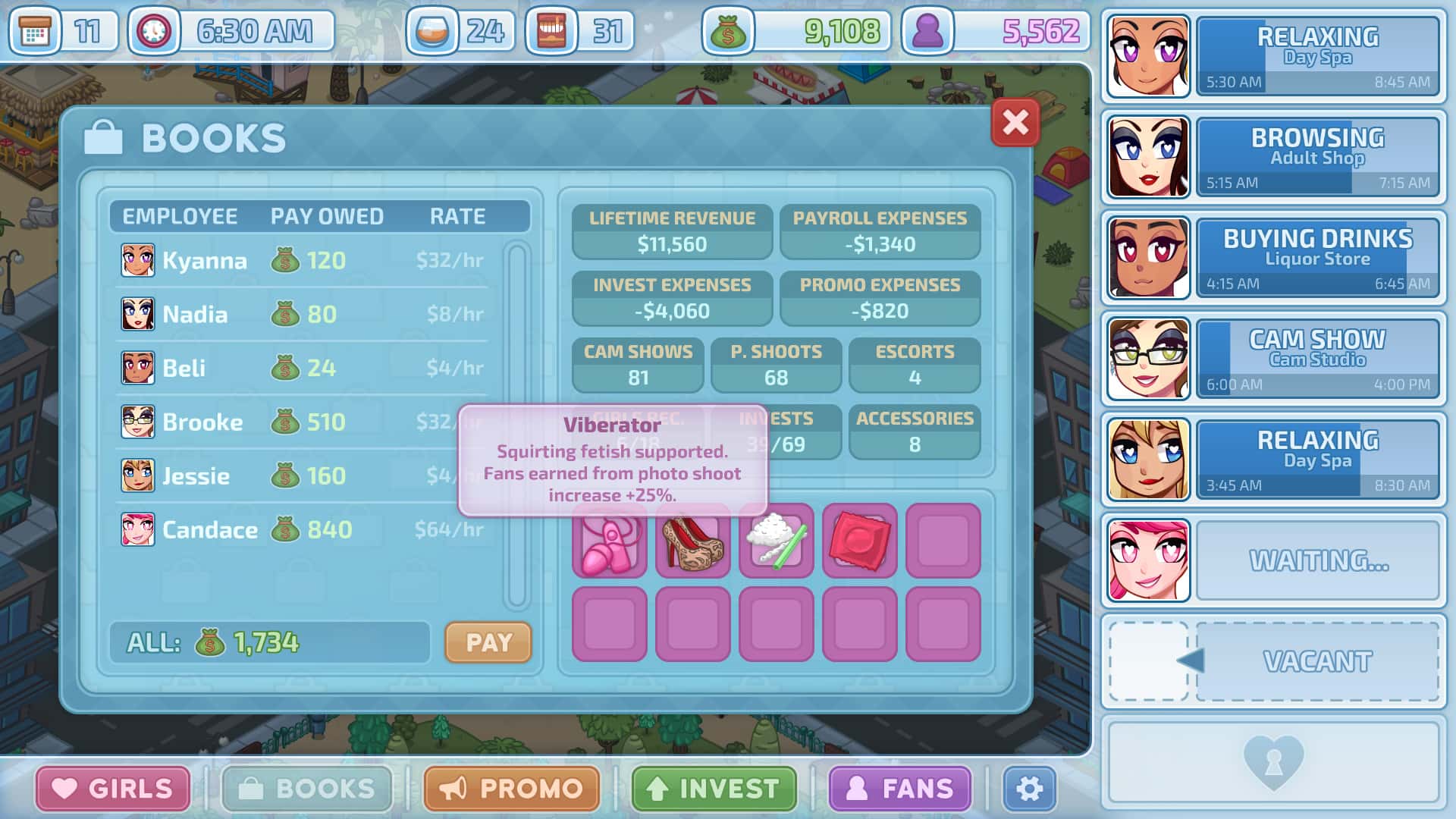Open the Cam Show activity card
Image resolution: width=1456 pixels, height=819 pixels.
click(x=1317, y=359)
